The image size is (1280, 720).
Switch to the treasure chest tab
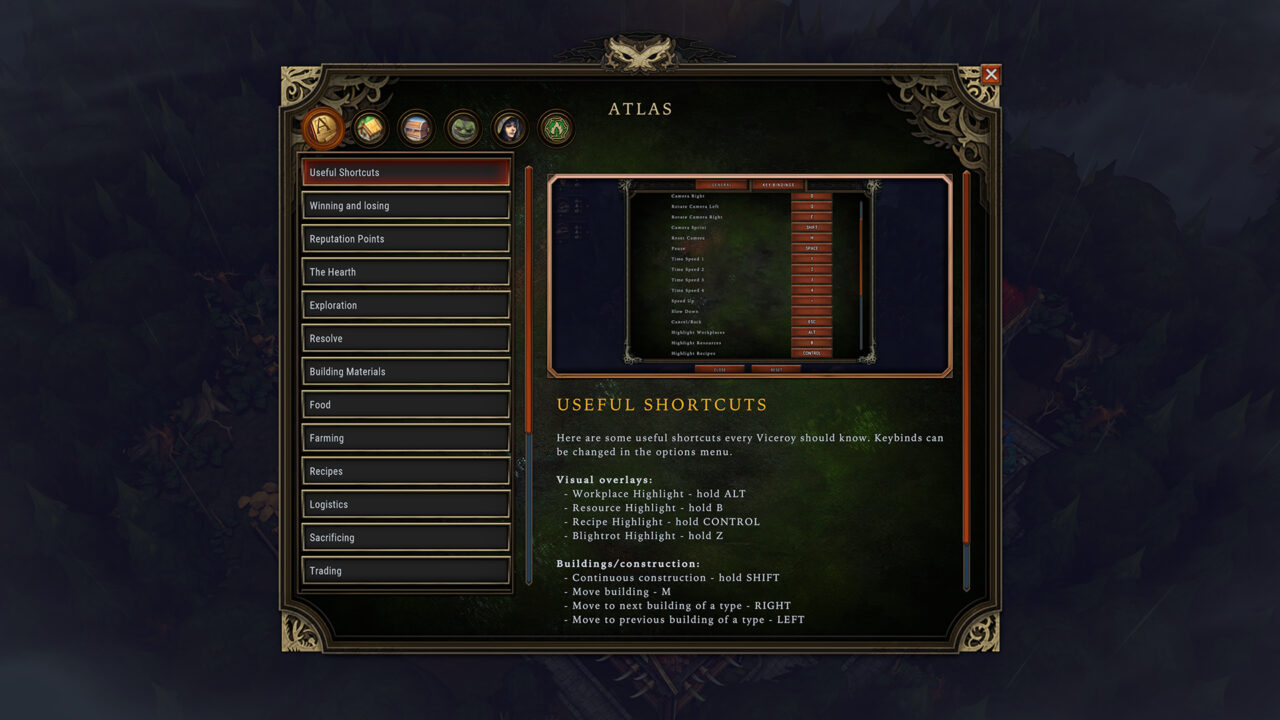(x=416, y=128)
